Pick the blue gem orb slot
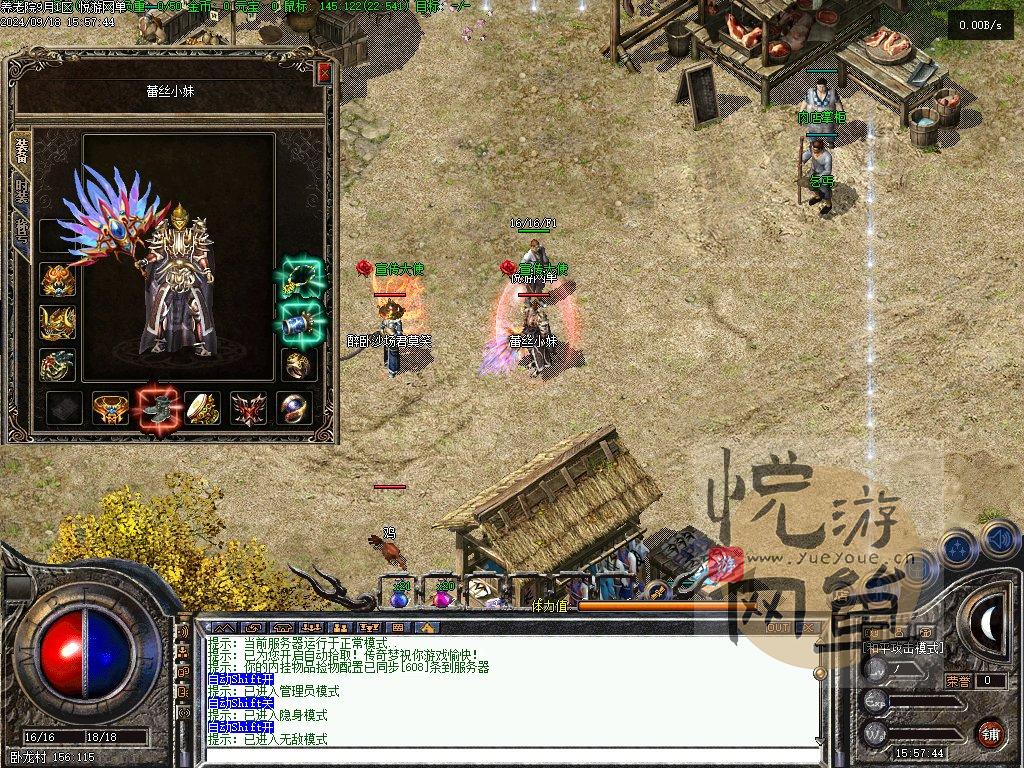The width and height of the screenshot is (1024, 768). click(x=295, y=408)
